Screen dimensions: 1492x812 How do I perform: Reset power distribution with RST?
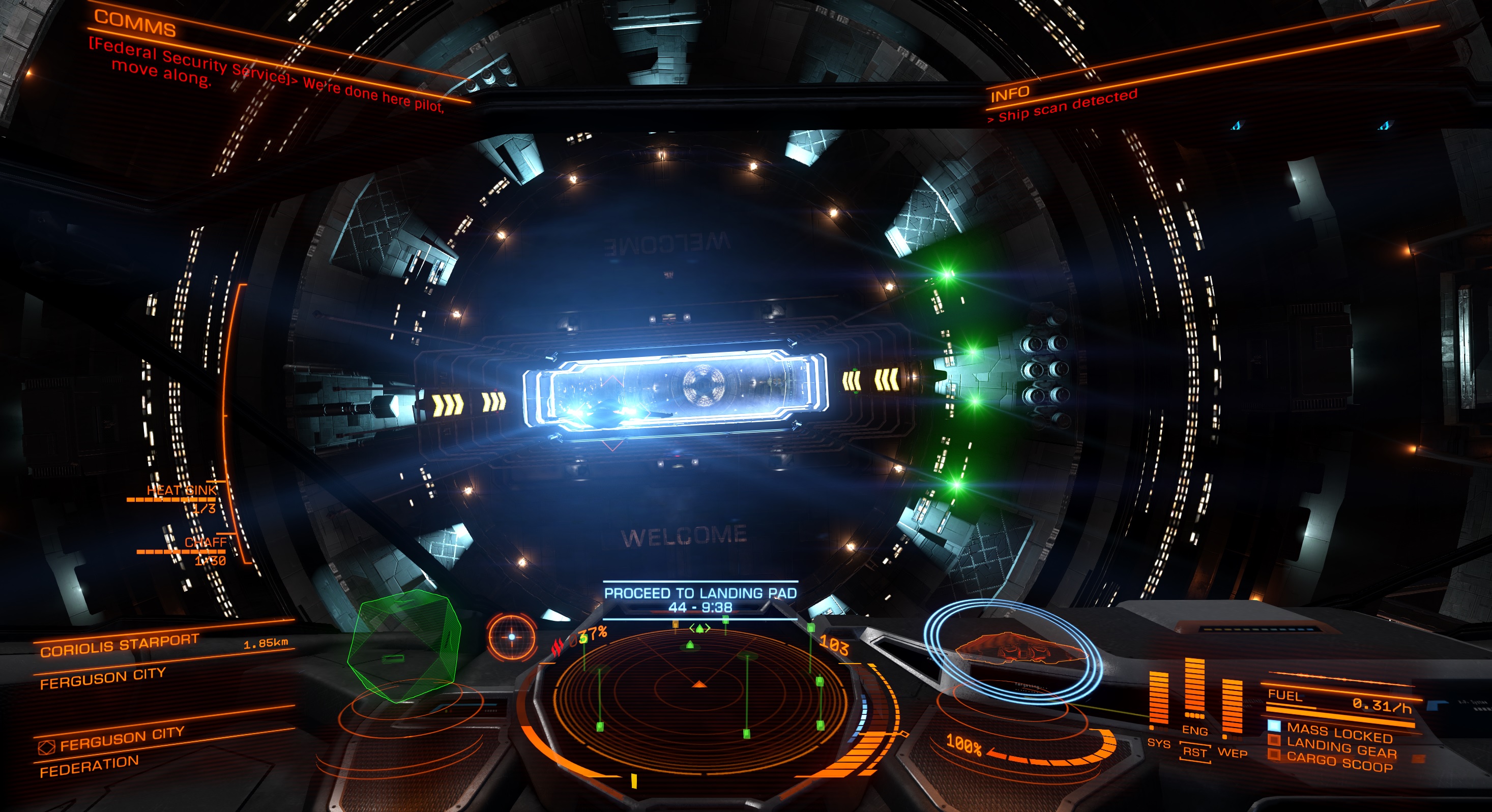(x=1194, y=753)
